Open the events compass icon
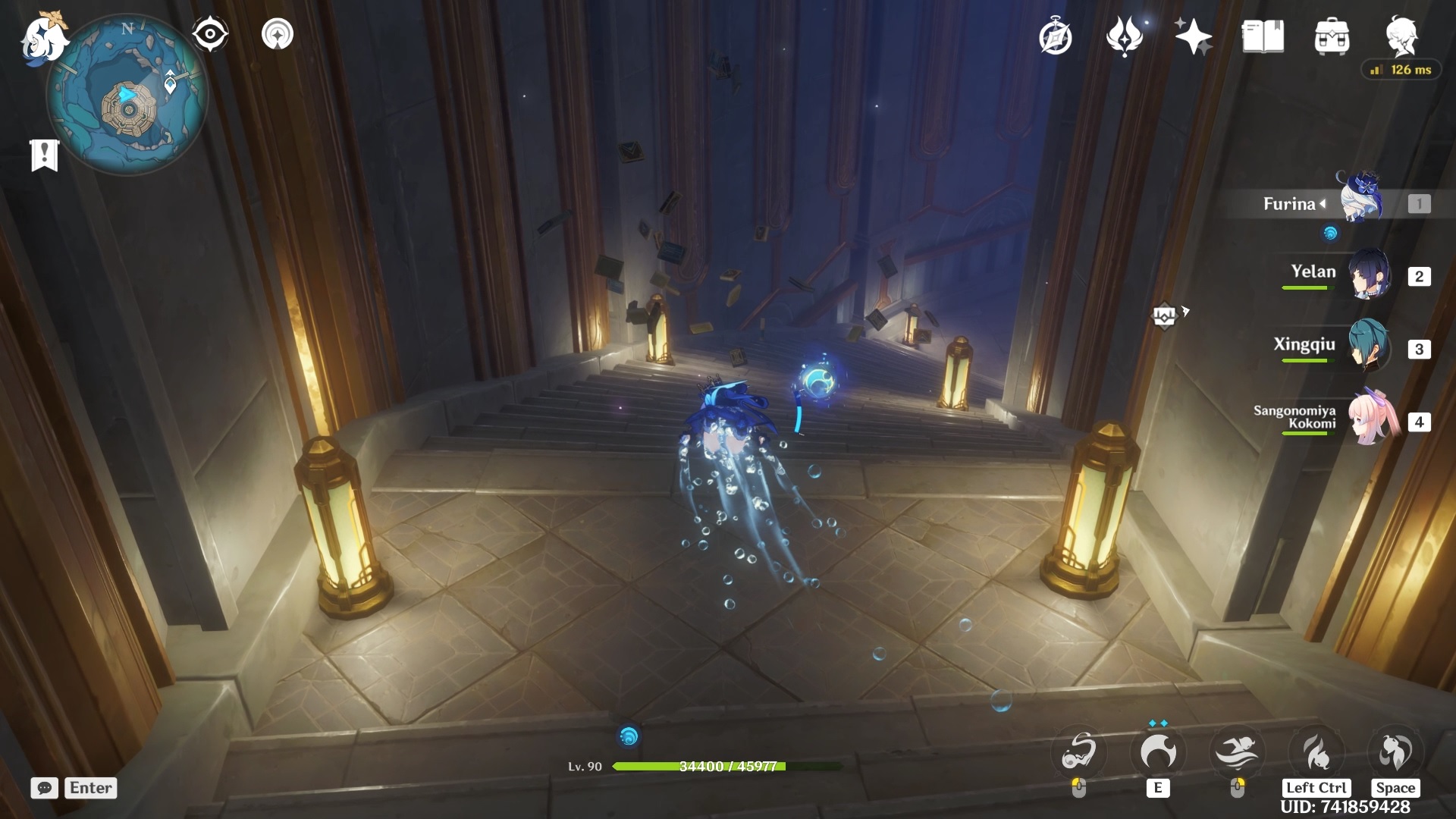The height and width of the screenshot is (819, 1456). click(x=1055, y=37)
